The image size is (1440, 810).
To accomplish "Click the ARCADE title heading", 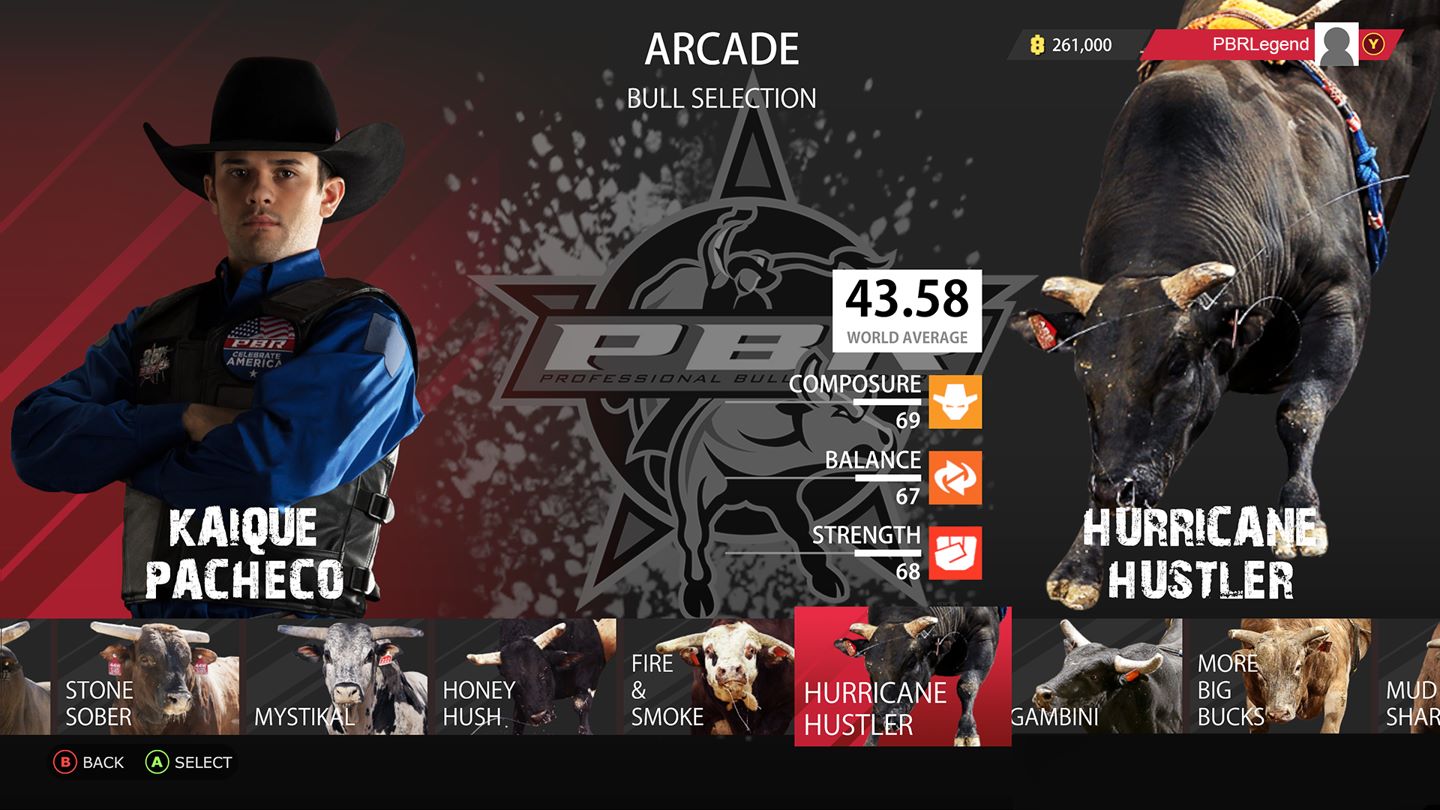I will [722, 49].
